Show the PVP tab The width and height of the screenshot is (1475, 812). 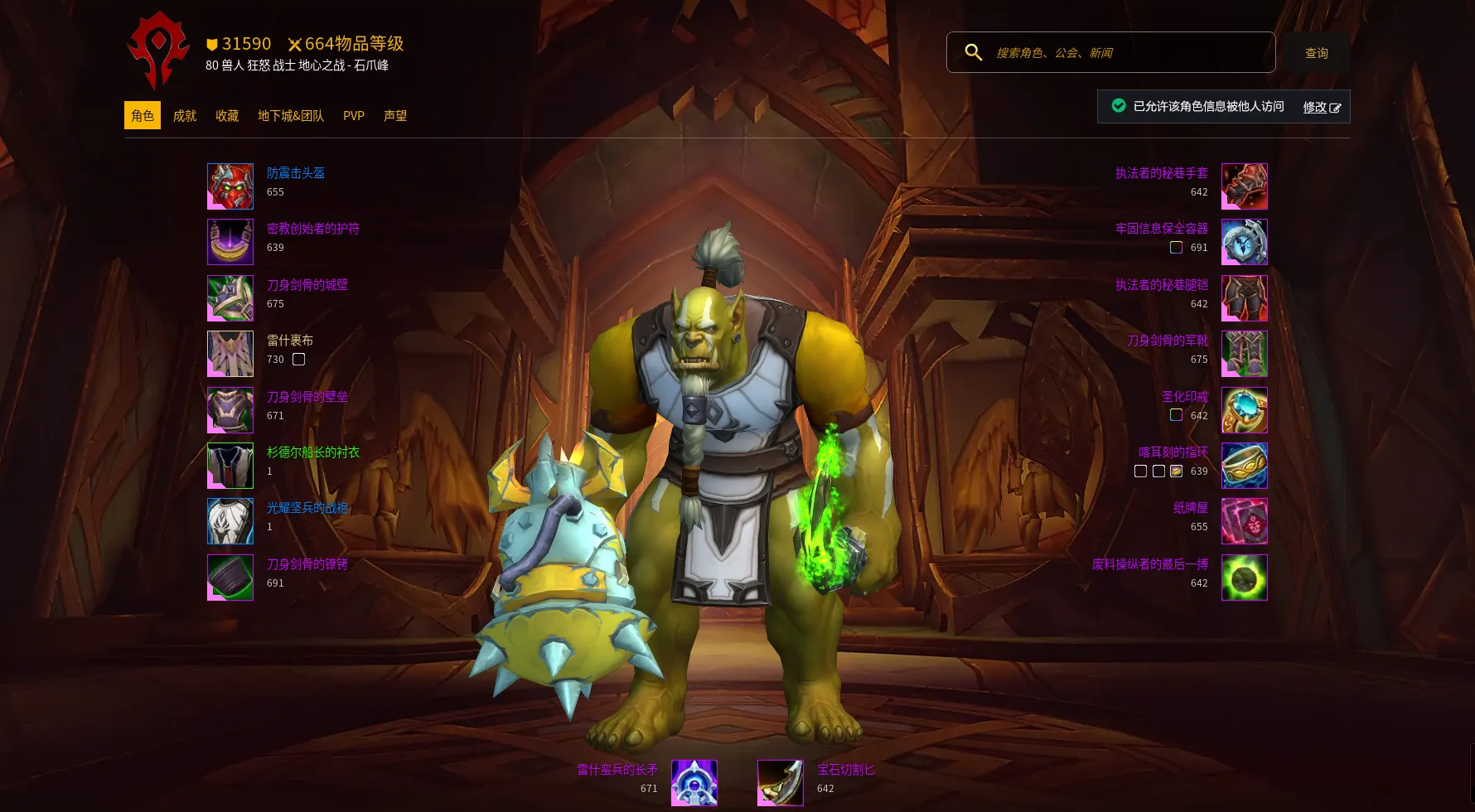pyautogui.click(x=354, y=116)
